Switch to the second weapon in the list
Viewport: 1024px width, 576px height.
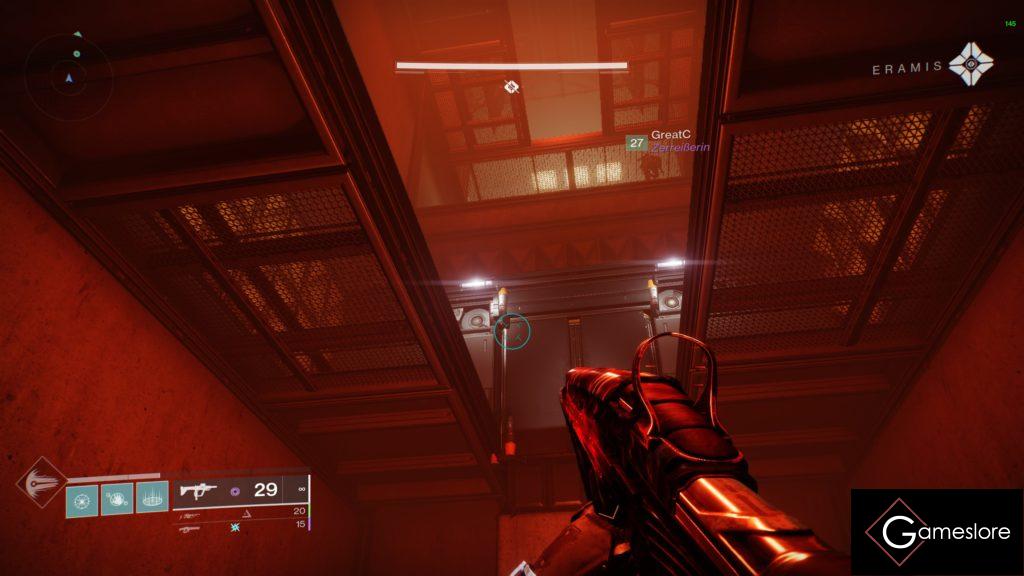point(190,511)
